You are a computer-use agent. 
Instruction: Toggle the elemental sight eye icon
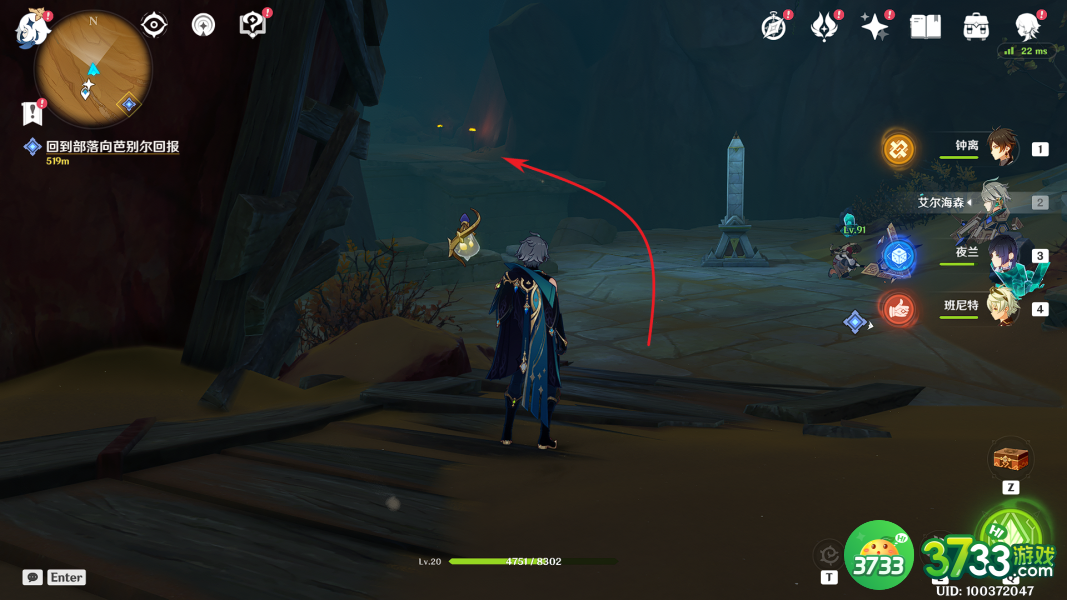coord(154,25)
